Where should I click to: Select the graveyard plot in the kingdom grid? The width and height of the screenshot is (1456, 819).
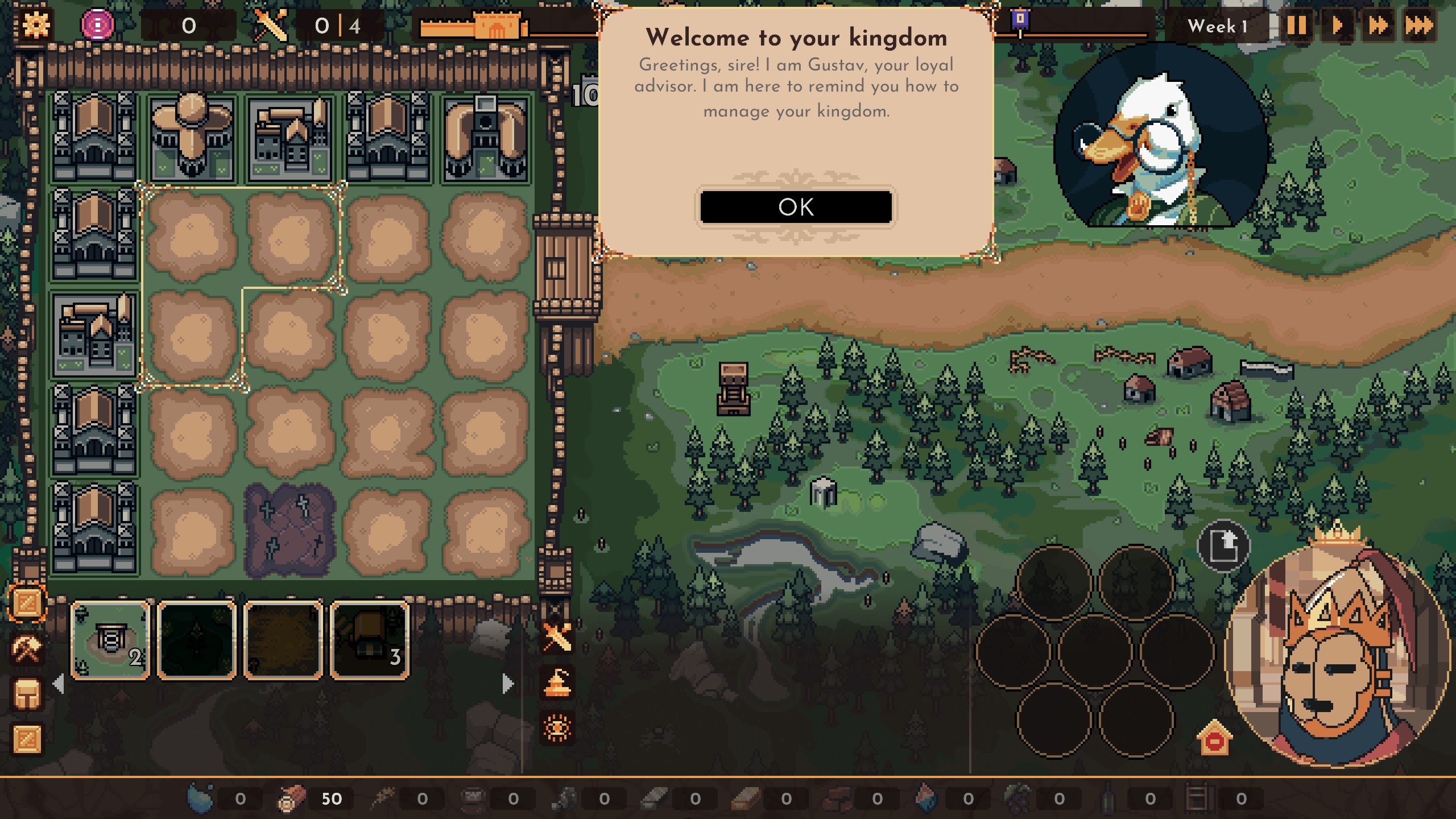[x=290, y=530]
